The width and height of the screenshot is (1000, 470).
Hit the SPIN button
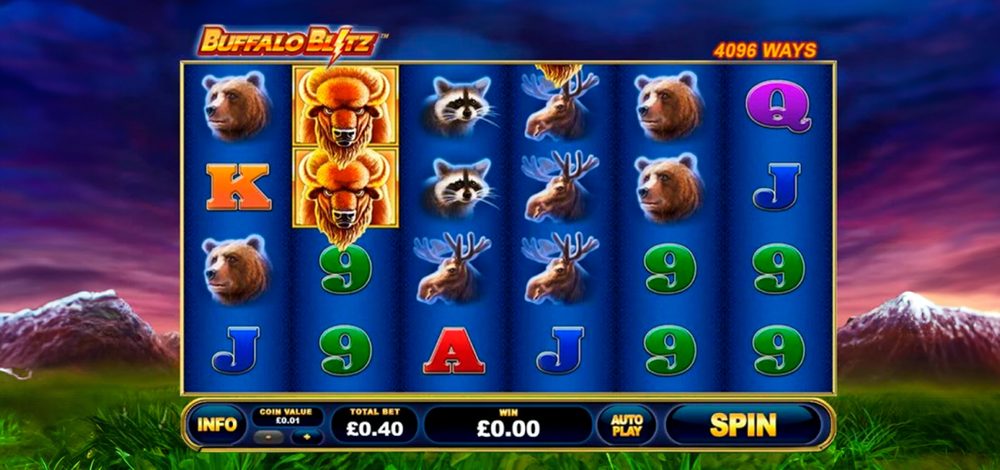pyautogui.click(x=743, y=424)
